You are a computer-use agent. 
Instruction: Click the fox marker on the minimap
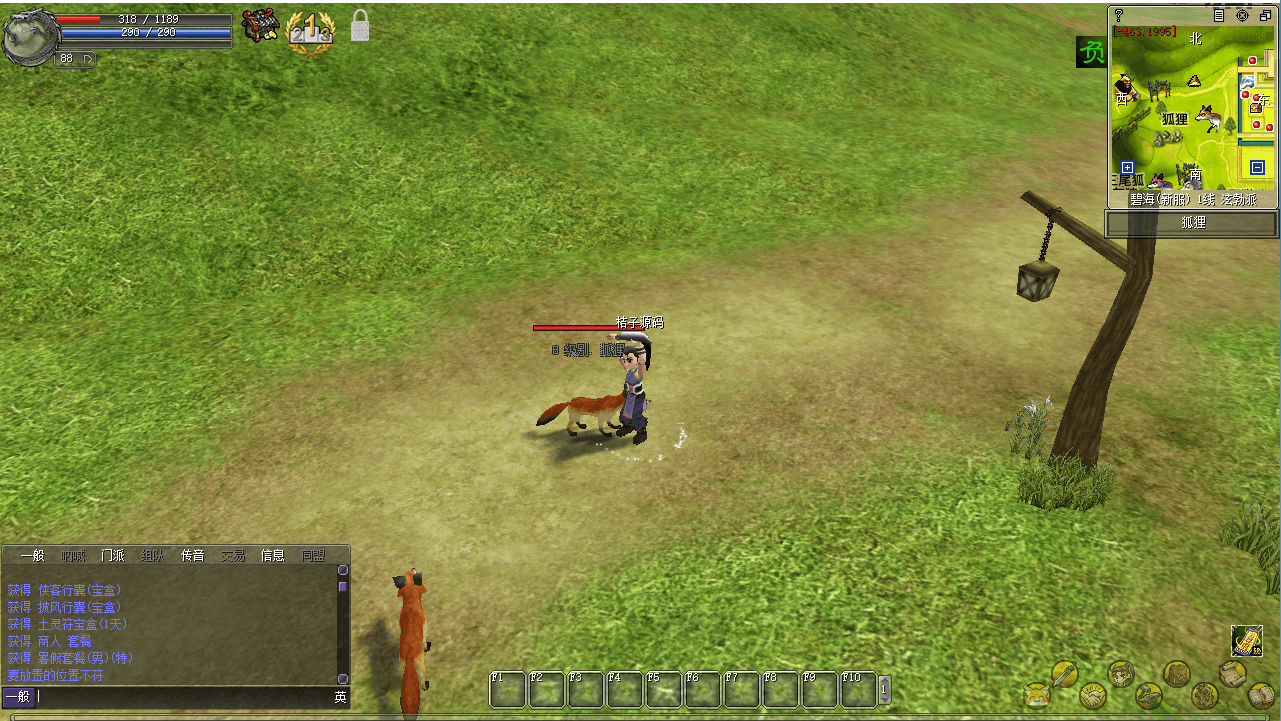coord(1207,119)
